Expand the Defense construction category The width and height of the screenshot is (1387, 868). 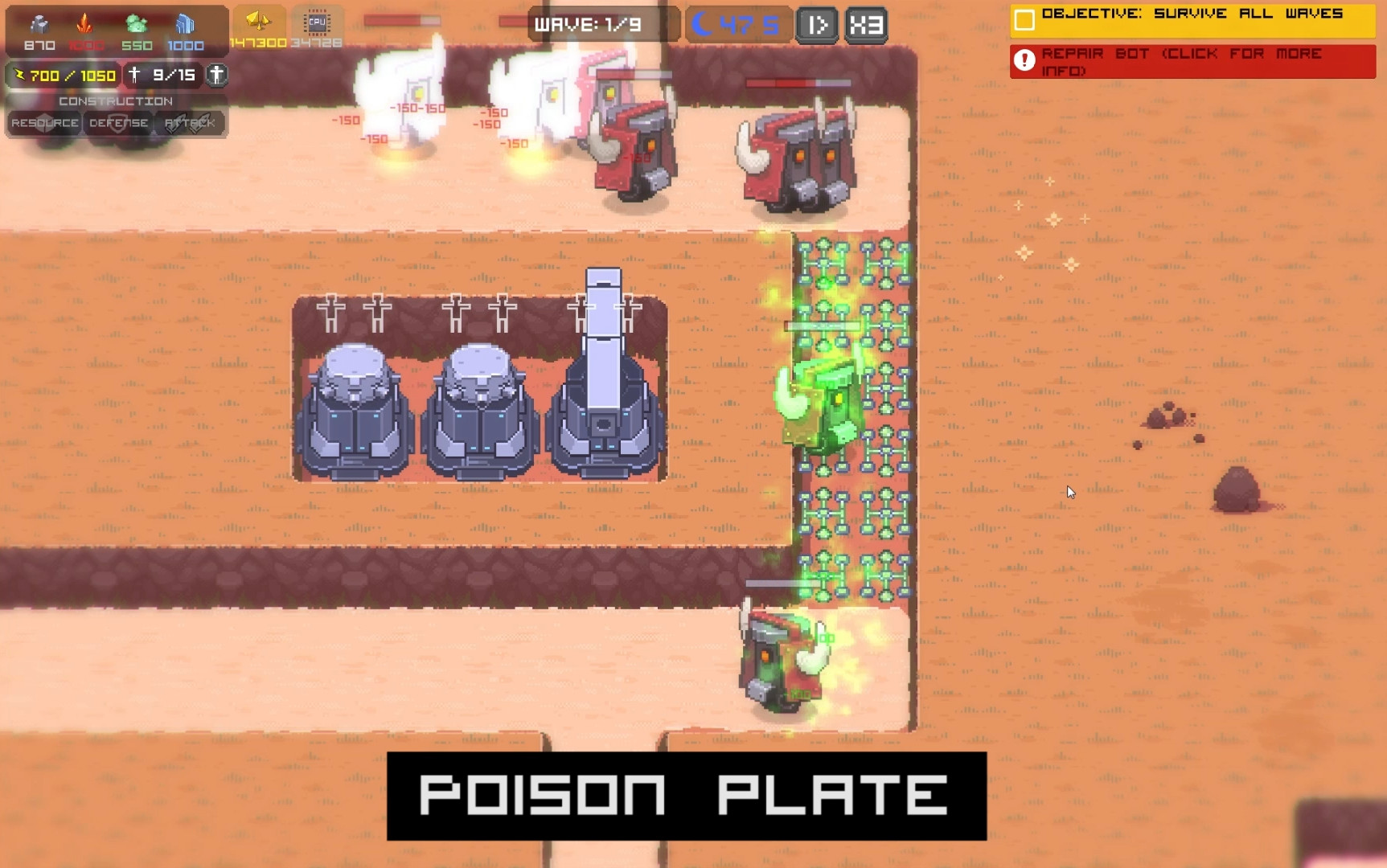118,122
